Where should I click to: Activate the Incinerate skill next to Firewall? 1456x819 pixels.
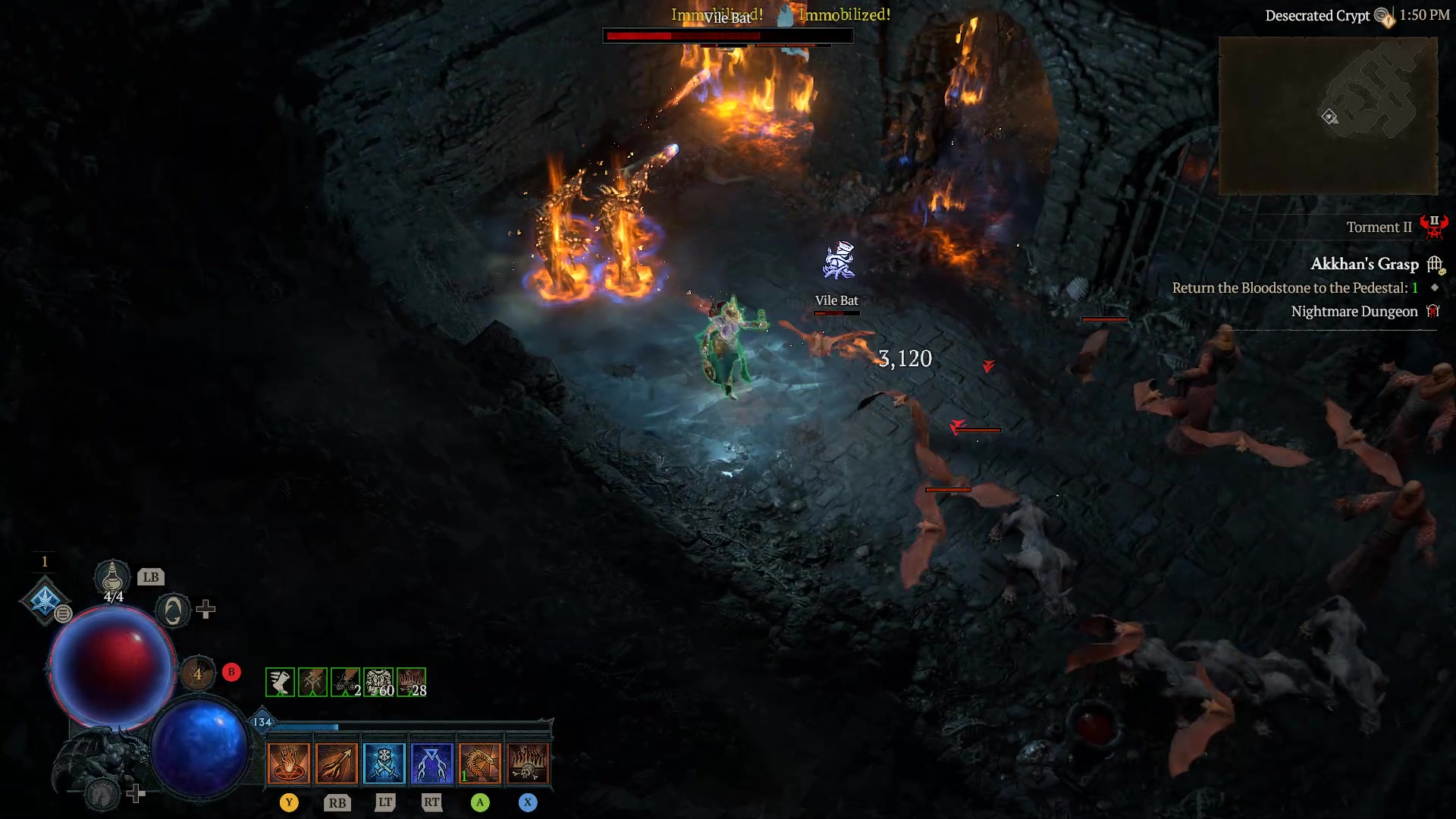click(x=337, y=762)
